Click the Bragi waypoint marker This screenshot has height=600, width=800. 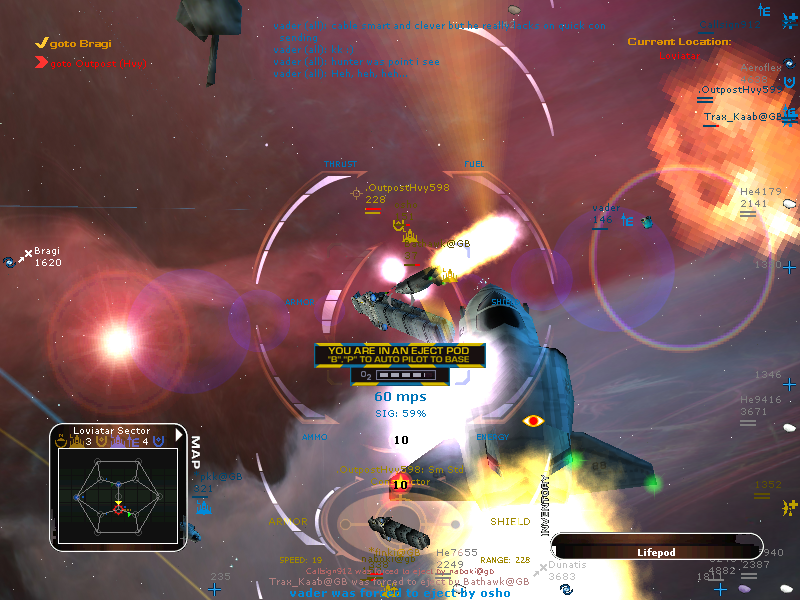(x=47, y=251)
